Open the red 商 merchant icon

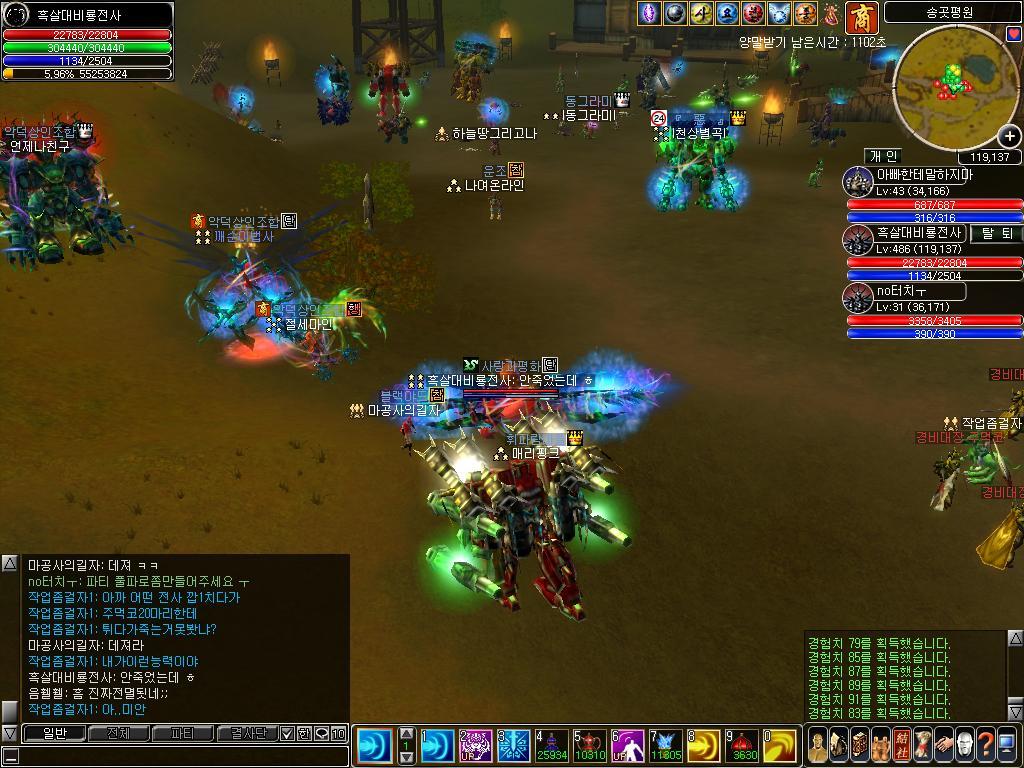tap(861, 17)
